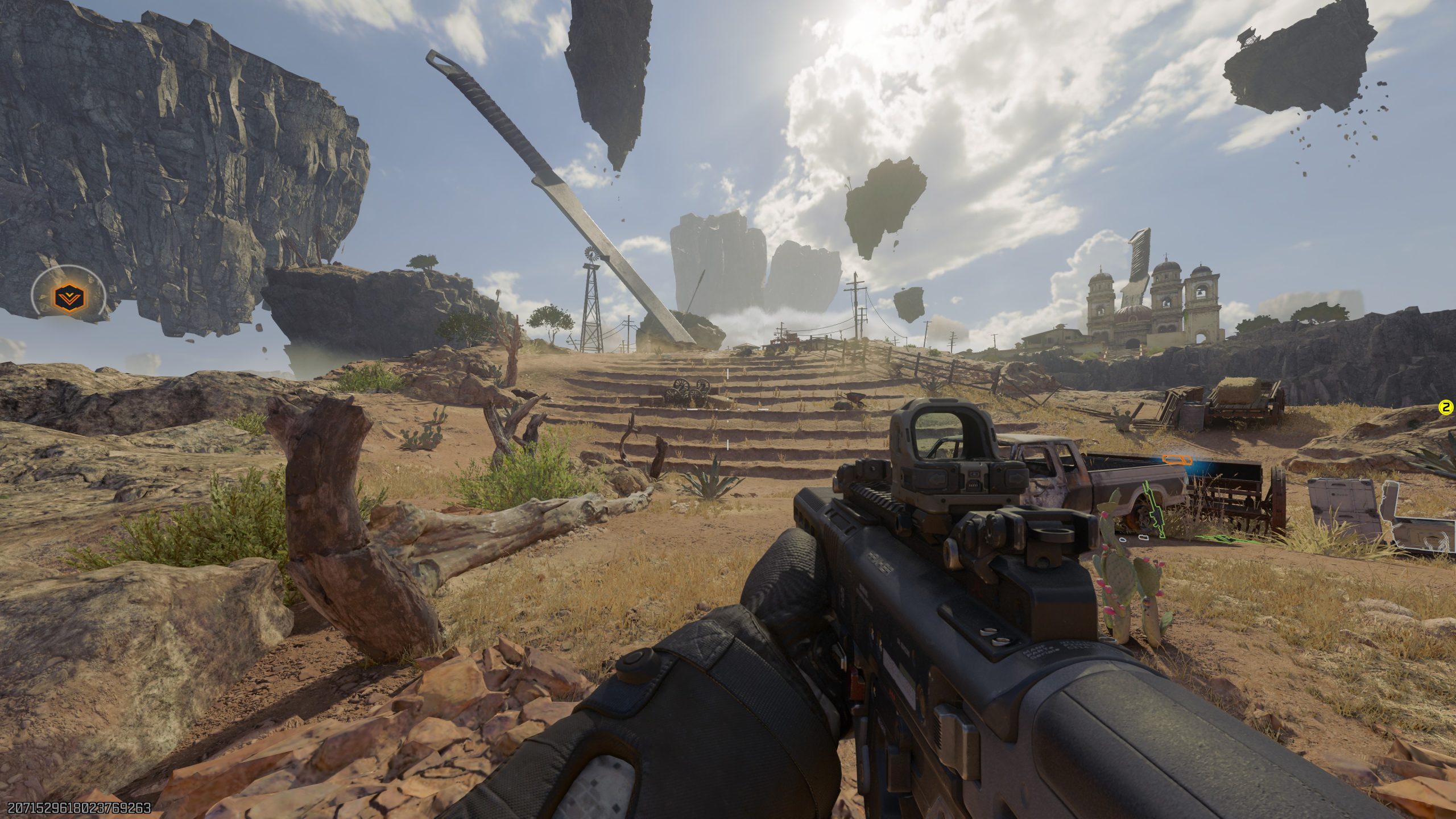Click the orange bracket indicator on the truck bed
The width and height of the screenshot is (1456, 819).
[1177, 461]
